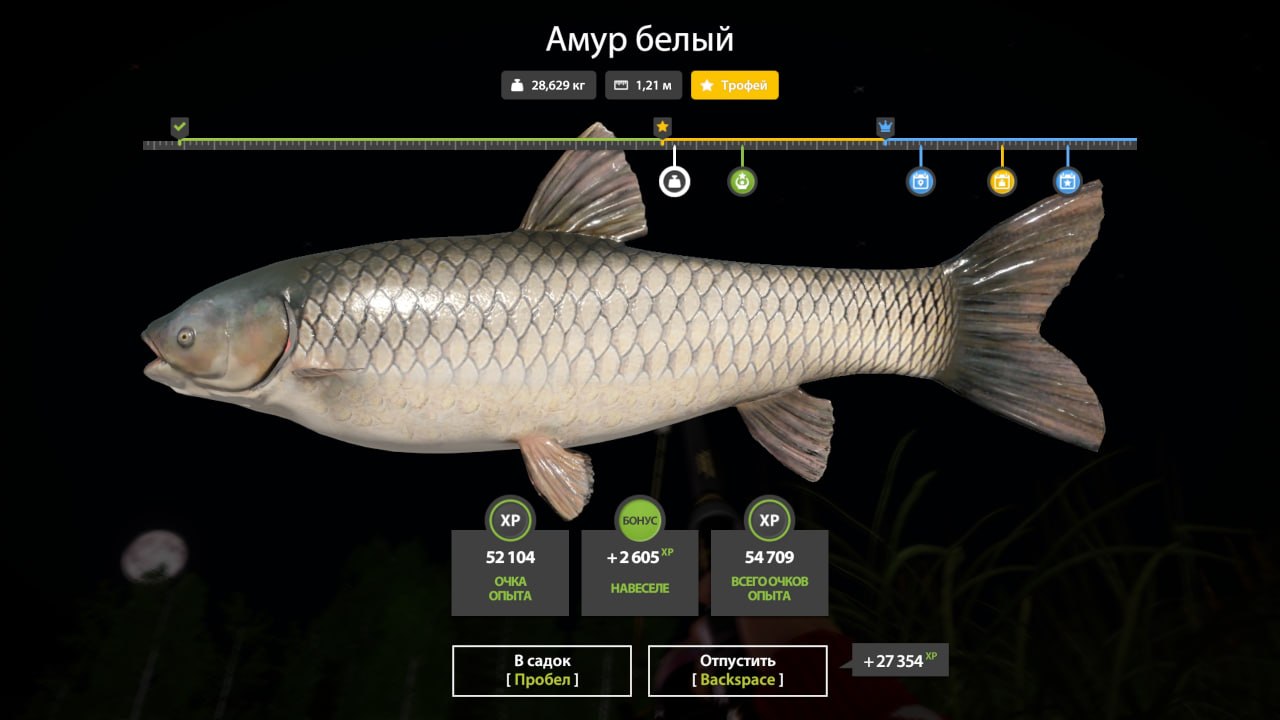Select the white personal record icon on the scale
This screenshot has width=1280, height=720.
pyautogui.click(x=676, y=181)
